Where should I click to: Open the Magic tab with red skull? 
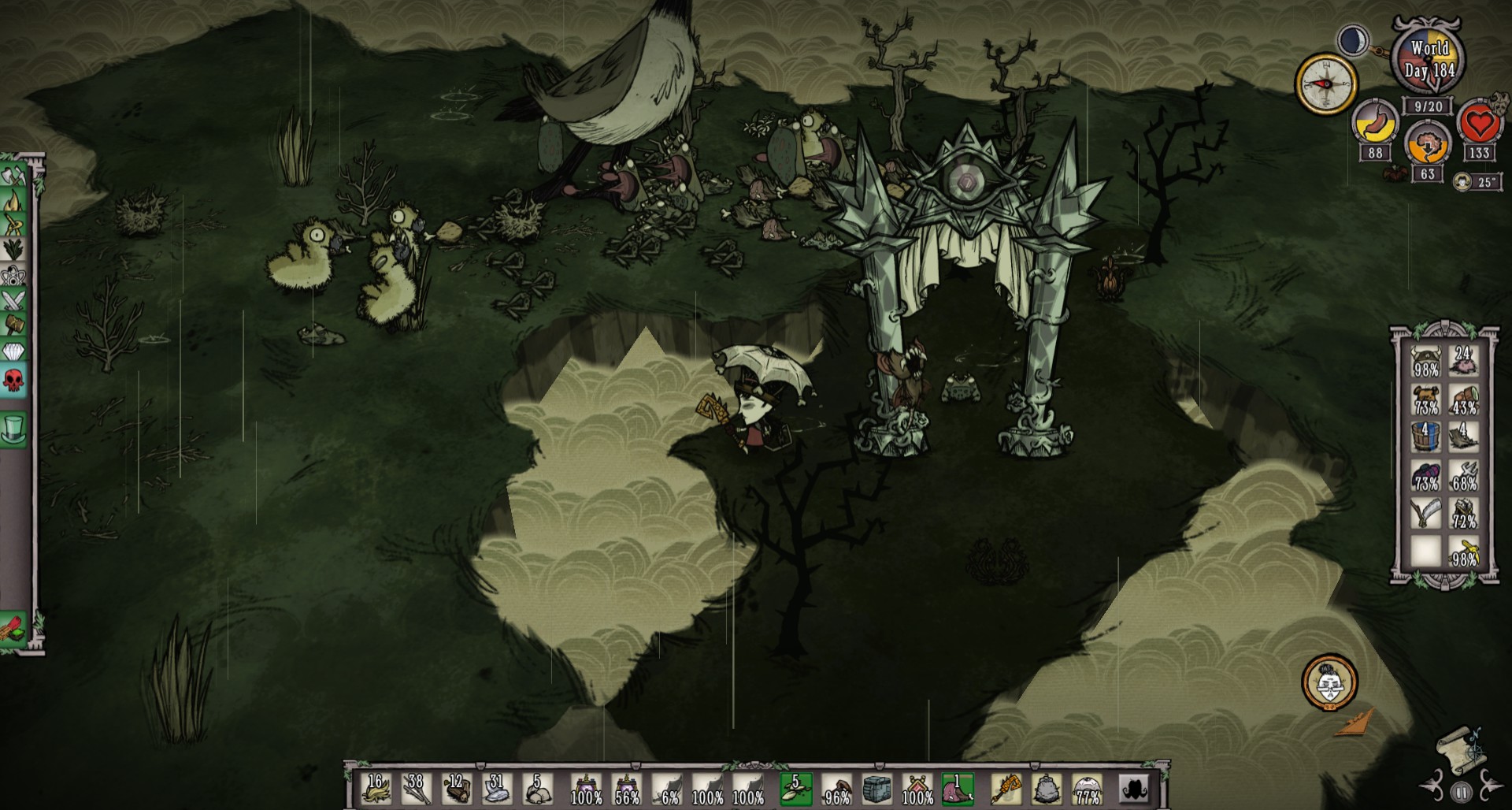click(13, 380)
